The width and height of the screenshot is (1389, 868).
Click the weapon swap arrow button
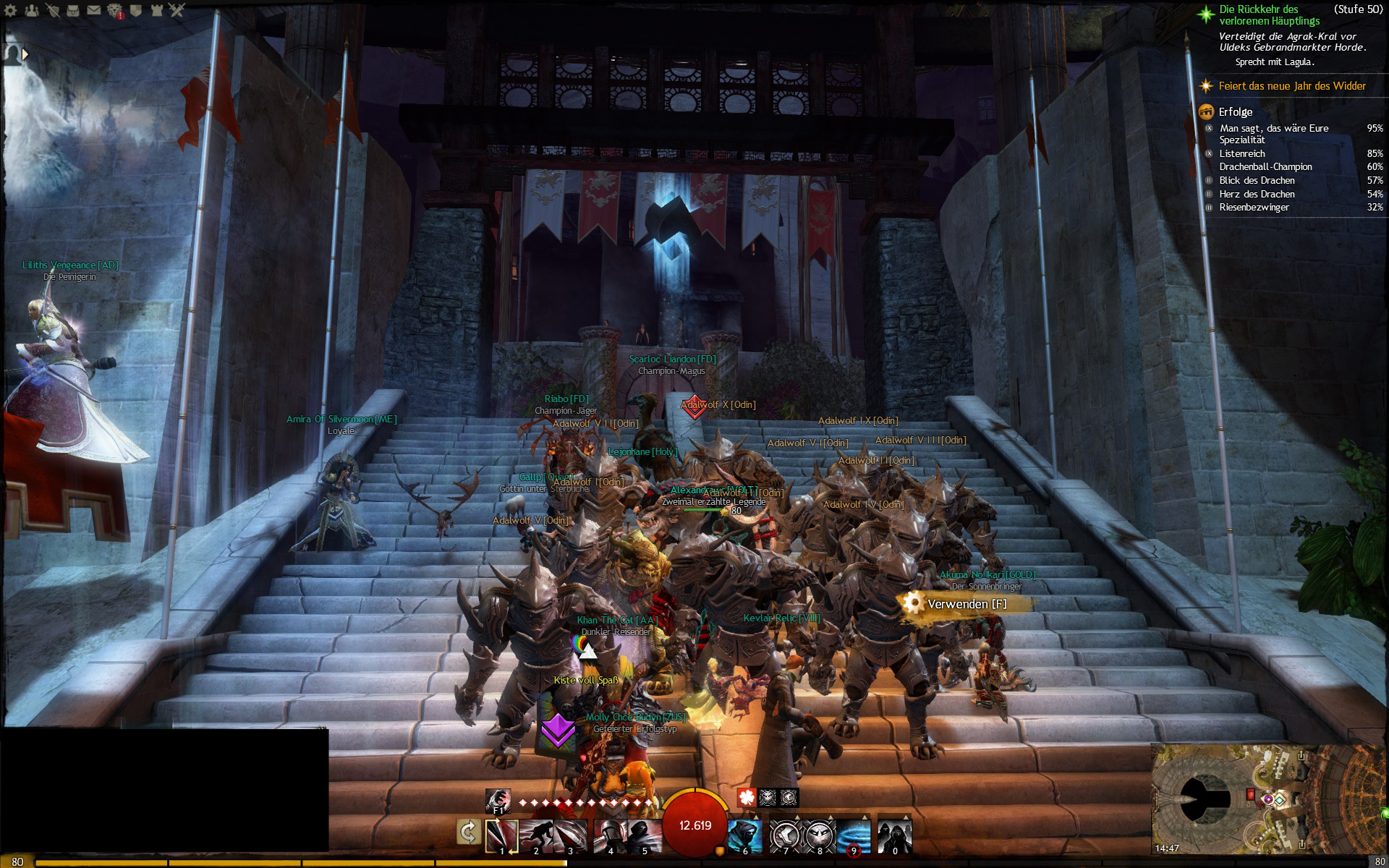click(x=468, y=833)
